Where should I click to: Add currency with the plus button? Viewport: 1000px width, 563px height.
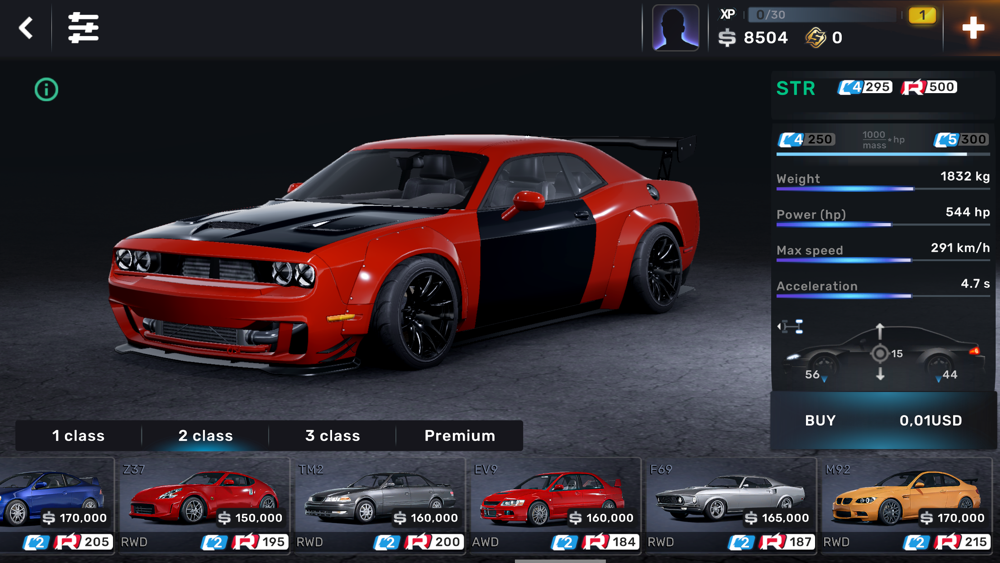972,28
